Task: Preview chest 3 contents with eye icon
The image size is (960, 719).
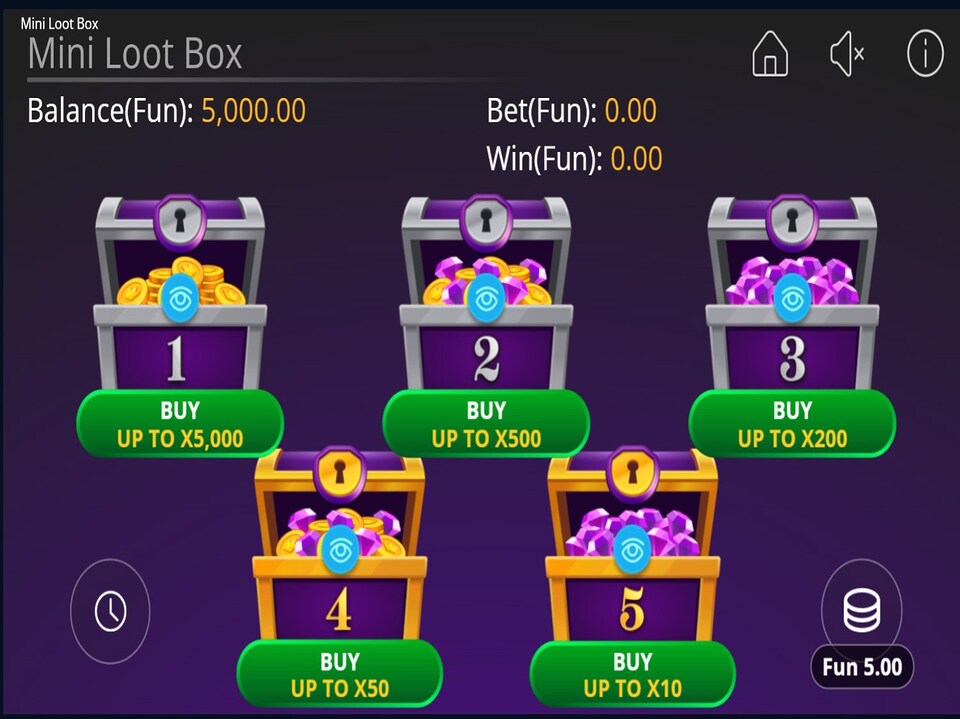Action: (793, 298)
